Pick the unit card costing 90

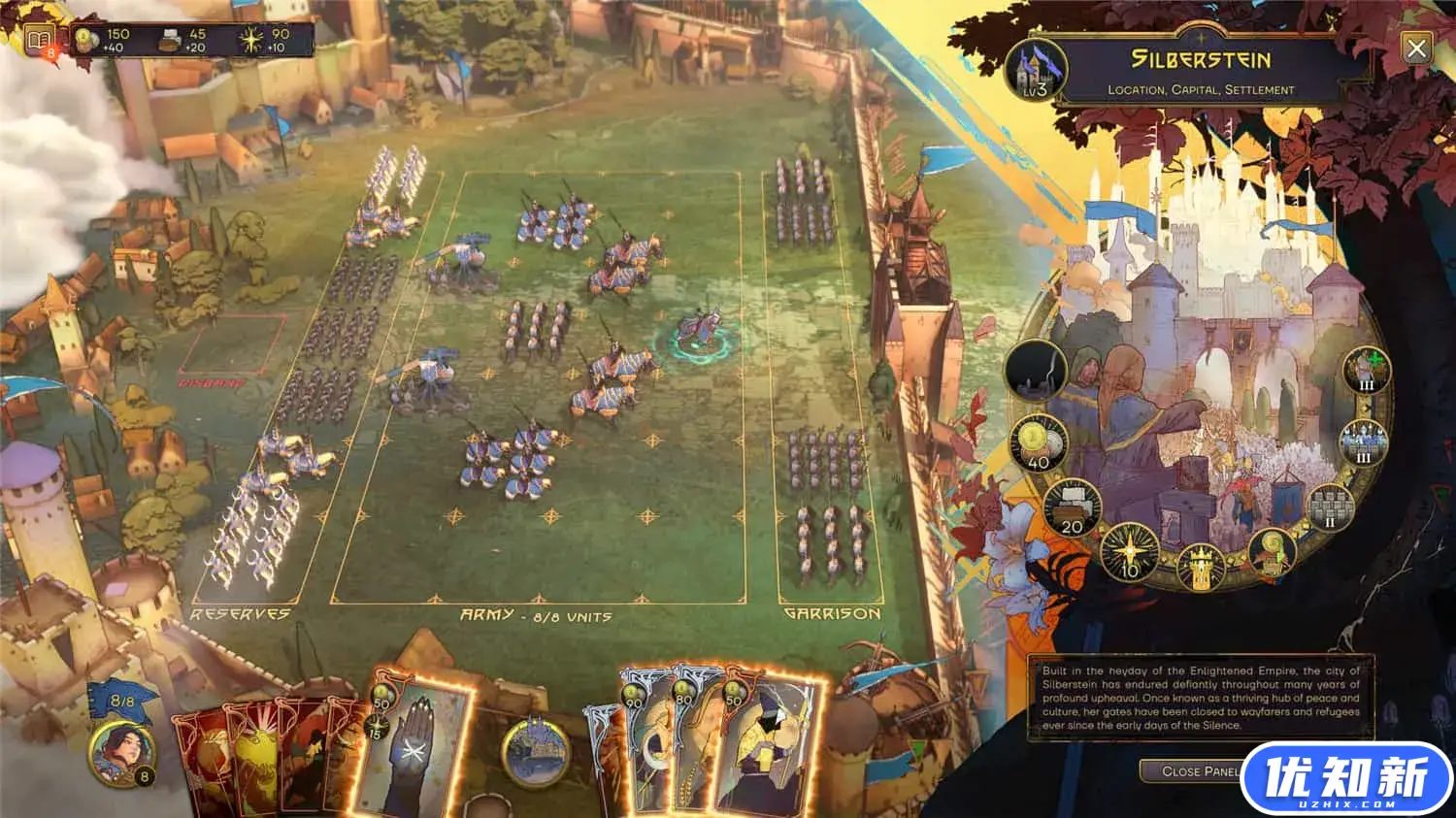(645, 747)
